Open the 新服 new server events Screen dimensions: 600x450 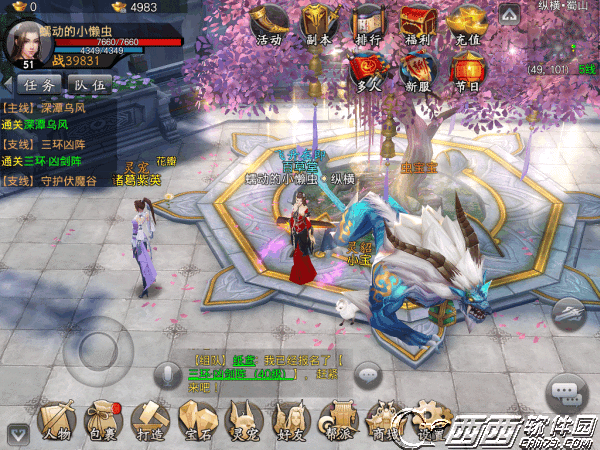tap(416, 70)
